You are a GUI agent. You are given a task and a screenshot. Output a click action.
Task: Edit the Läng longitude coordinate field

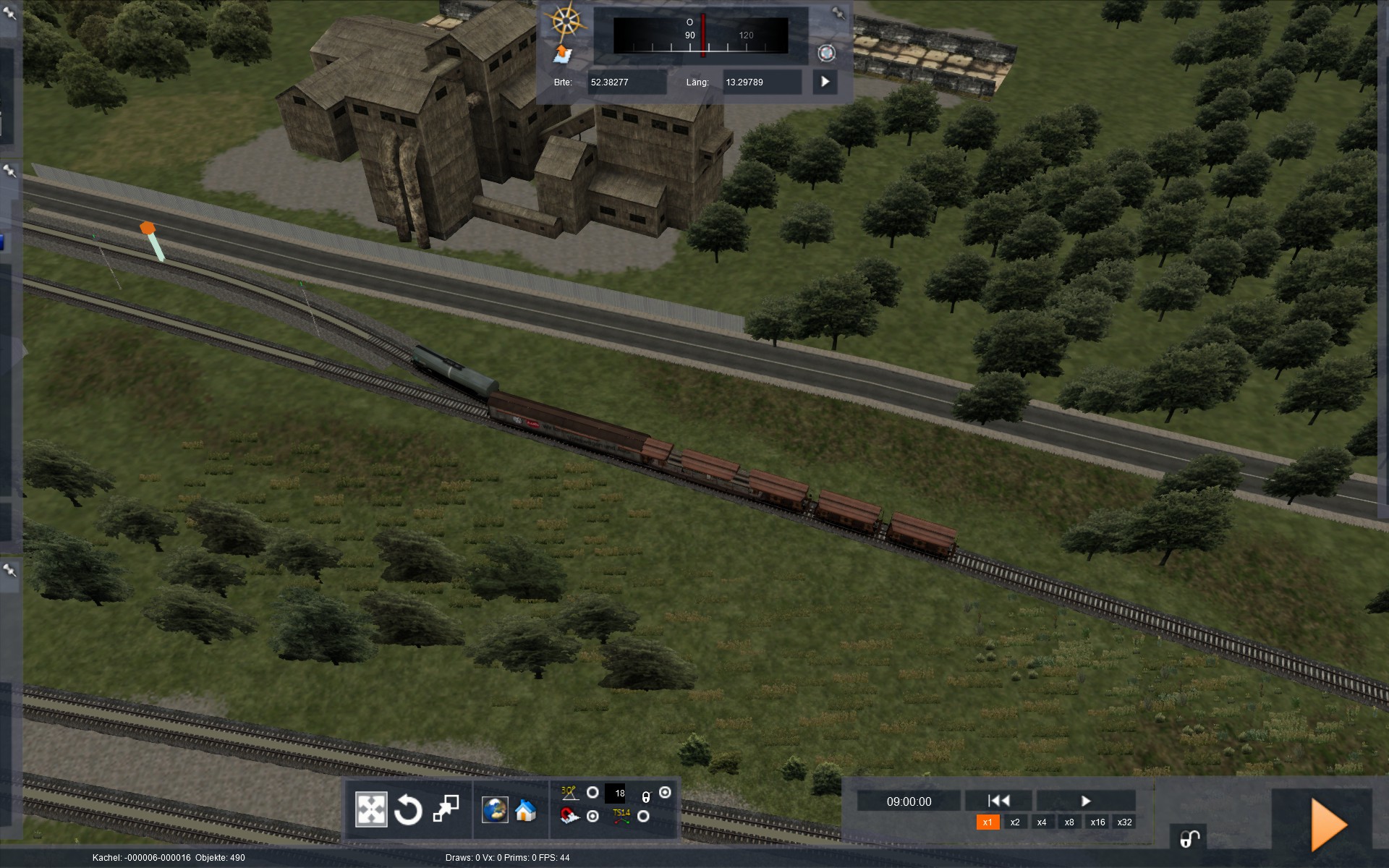click(762, 82)
